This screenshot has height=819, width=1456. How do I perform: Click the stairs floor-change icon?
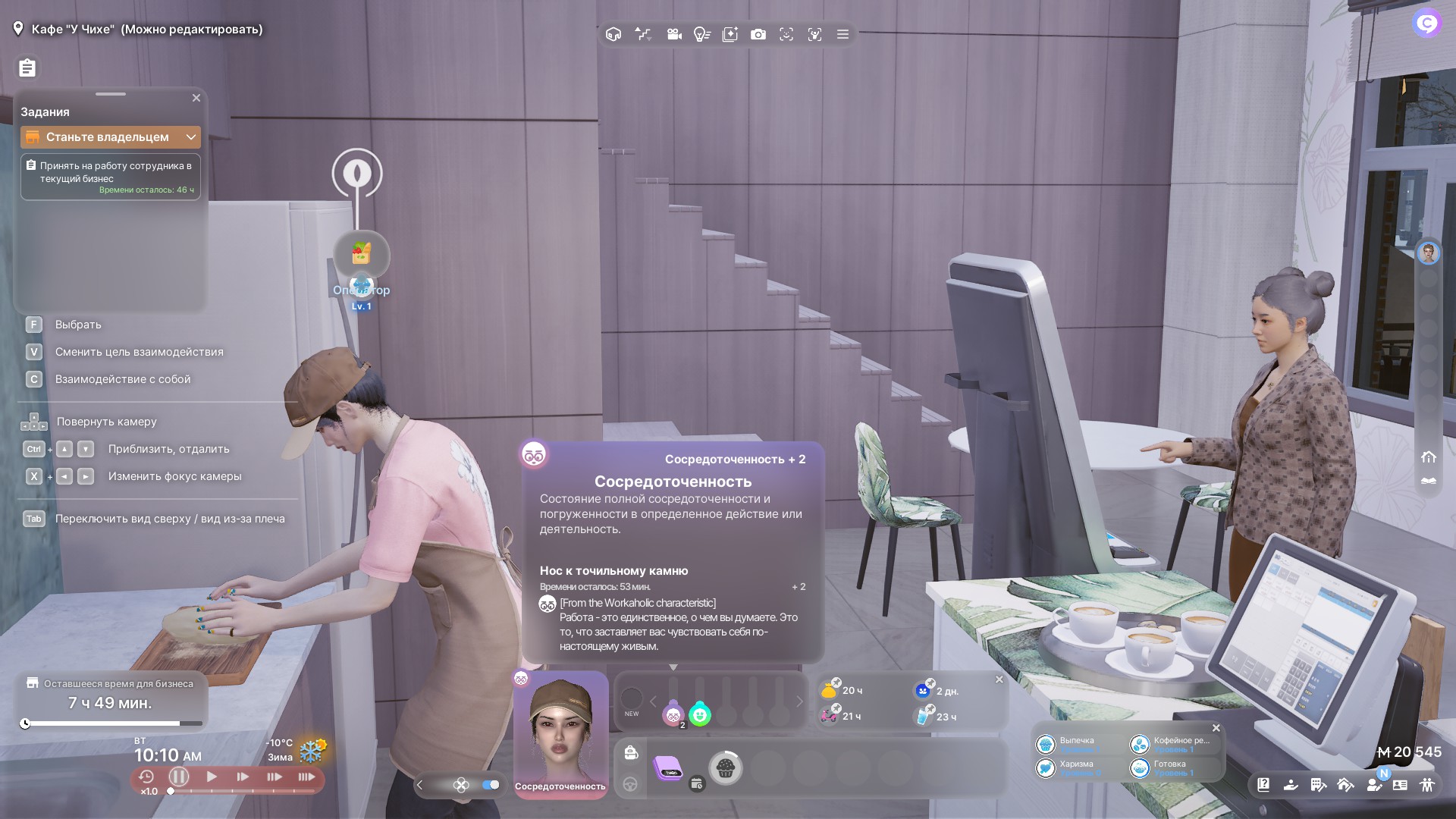click(643, 35)
